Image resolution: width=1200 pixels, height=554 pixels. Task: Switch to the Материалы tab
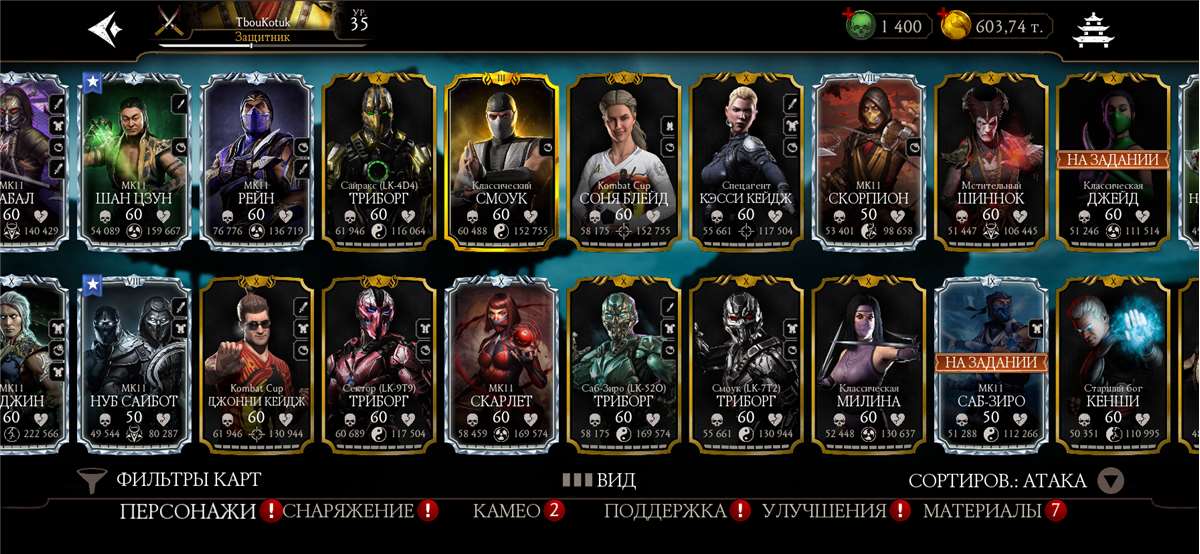pos(982,511)
